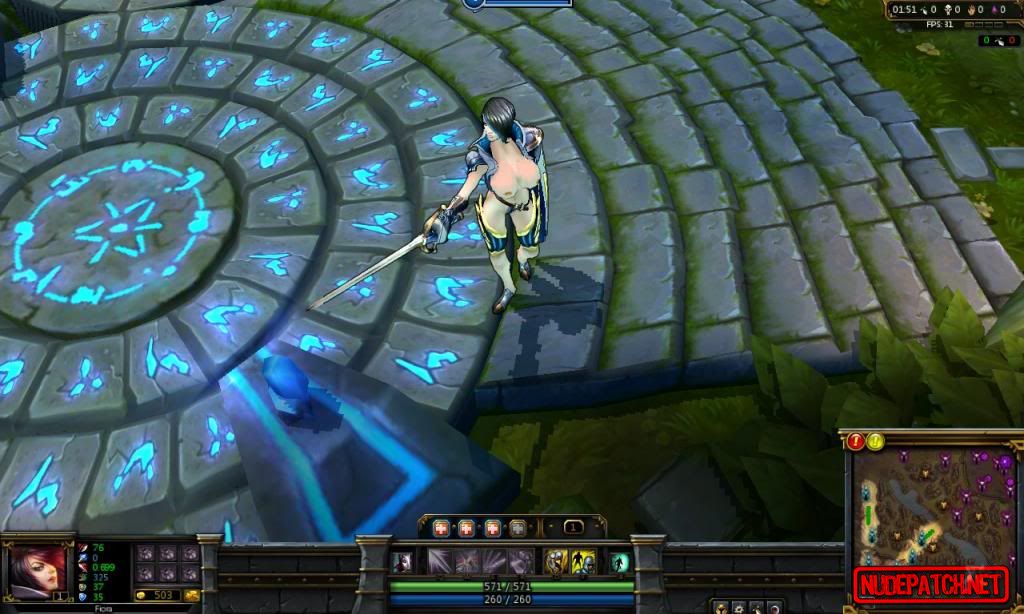Level up the third ability with plus button
The image size is (1024, 614).
click(493, 528)
